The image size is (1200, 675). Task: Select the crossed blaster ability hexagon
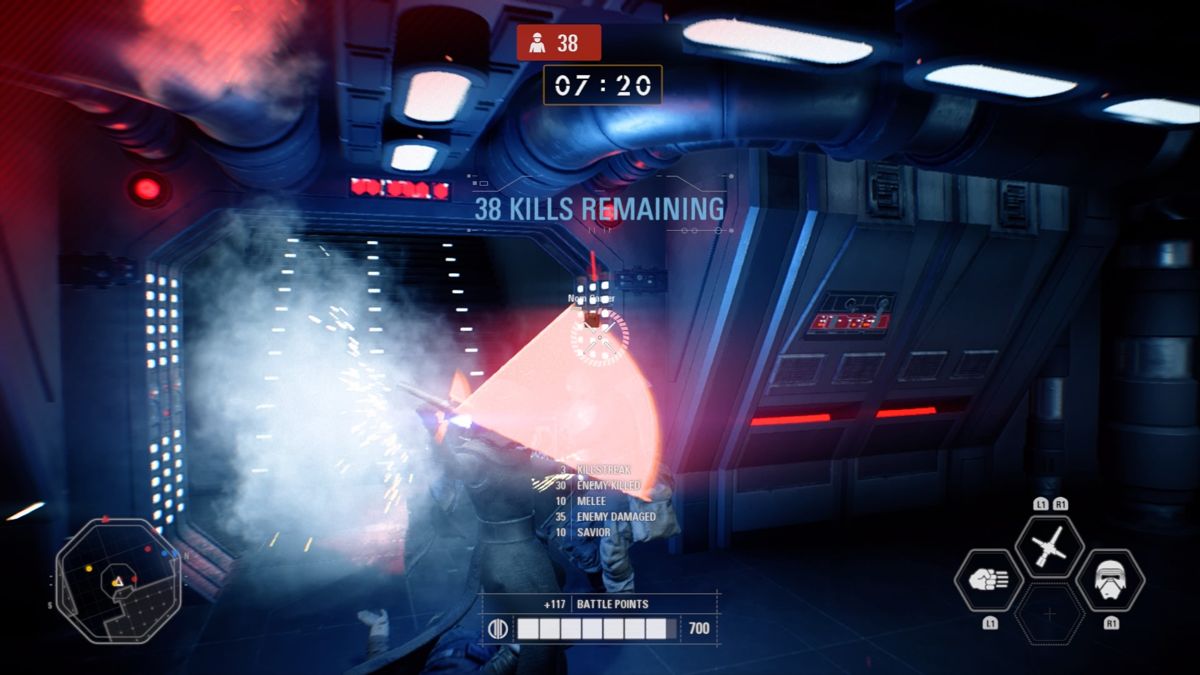1049,547
